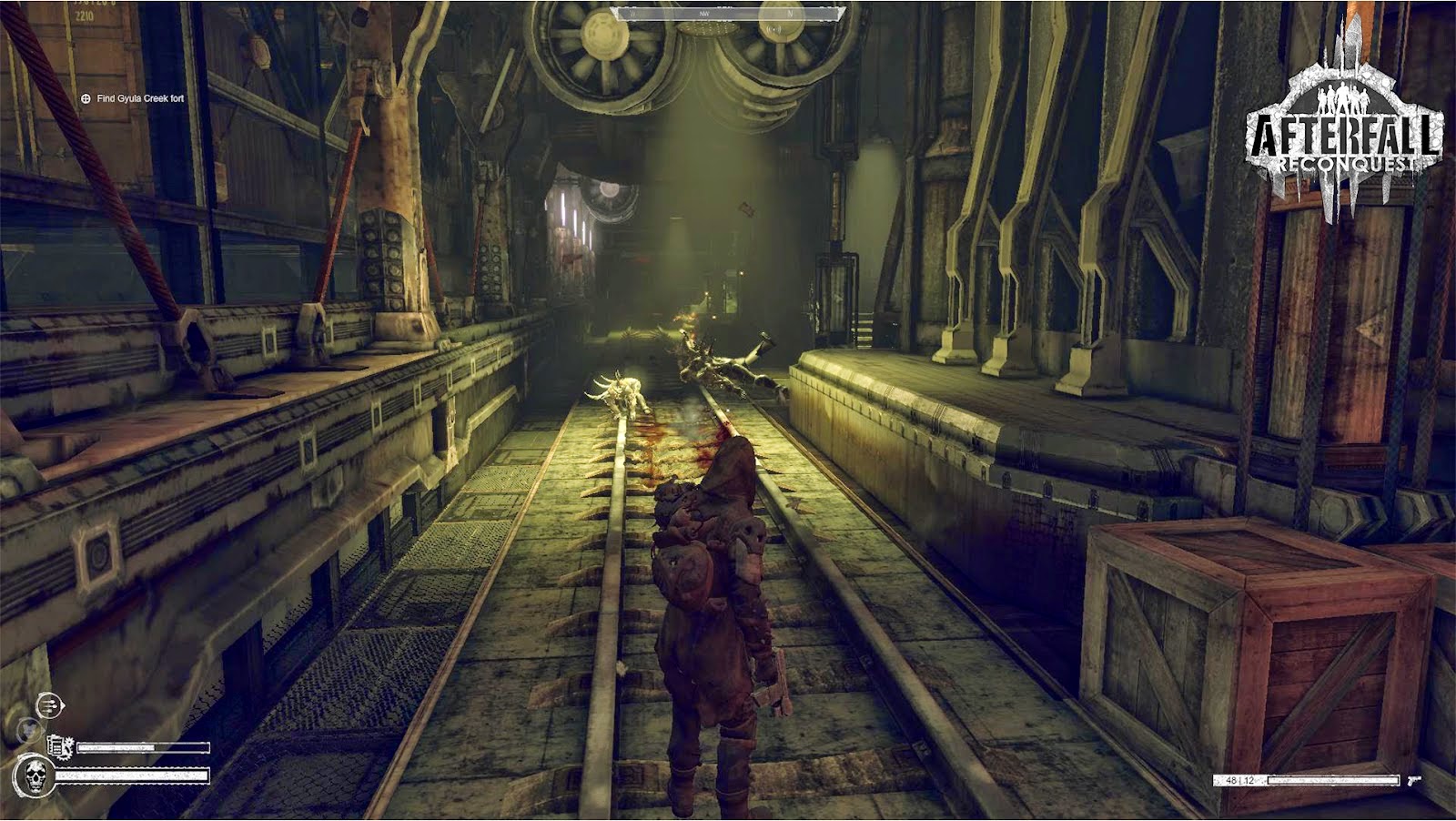
Task: Activate the circular bullets icon
Action: 49,704
